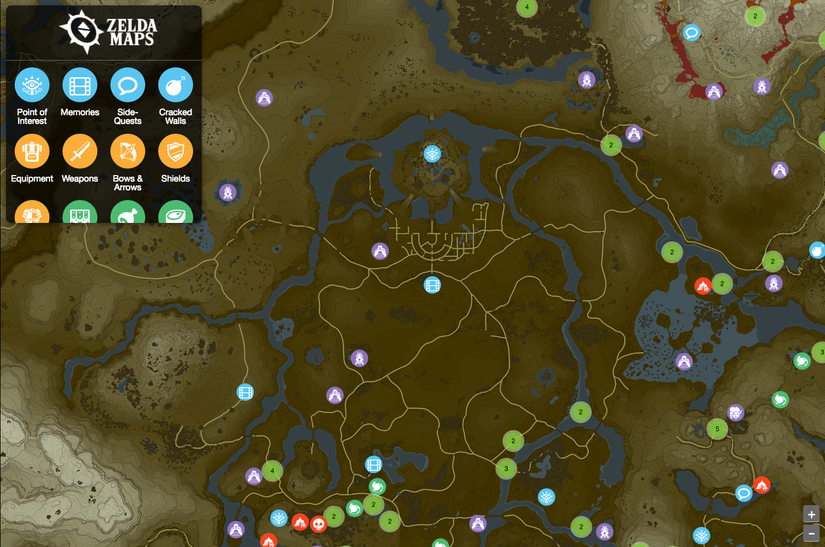Toggle the Cracked Walls filter
The height and width of the screenshot is (547, 825).
[175, 85]
